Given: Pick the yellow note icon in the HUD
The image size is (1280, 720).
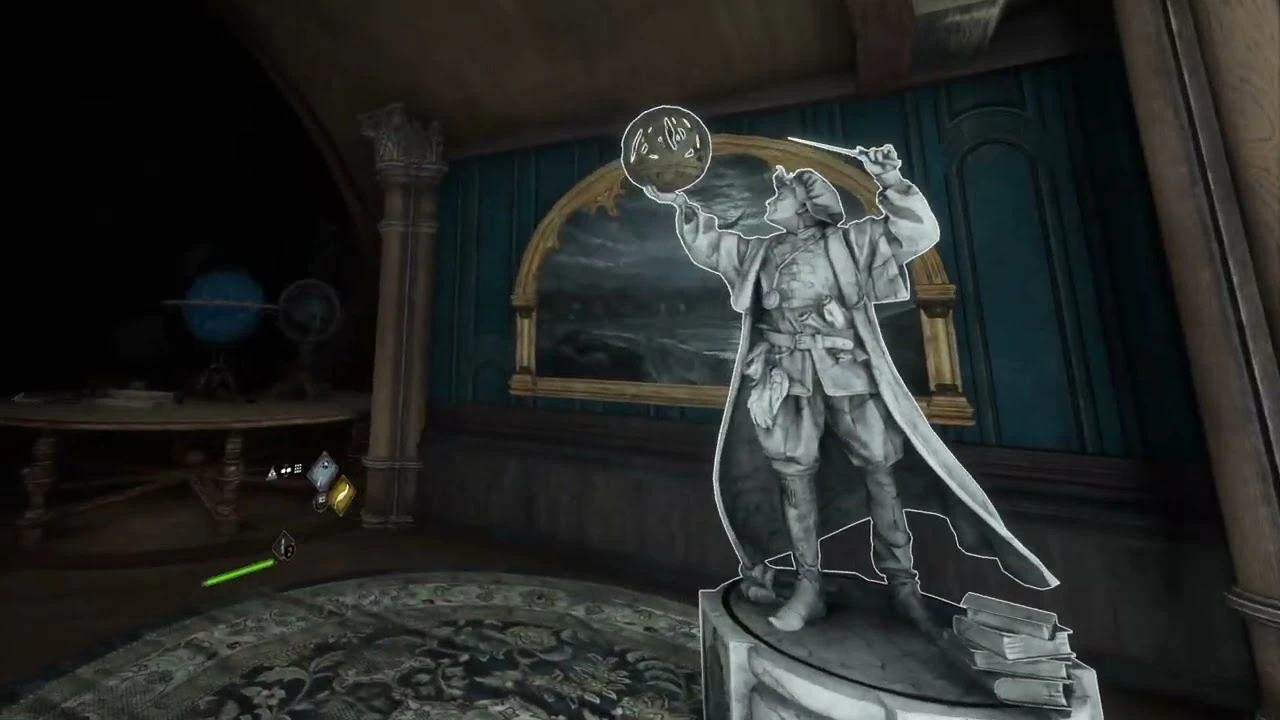Looking at the screenshot, I should tap(341, 495).
